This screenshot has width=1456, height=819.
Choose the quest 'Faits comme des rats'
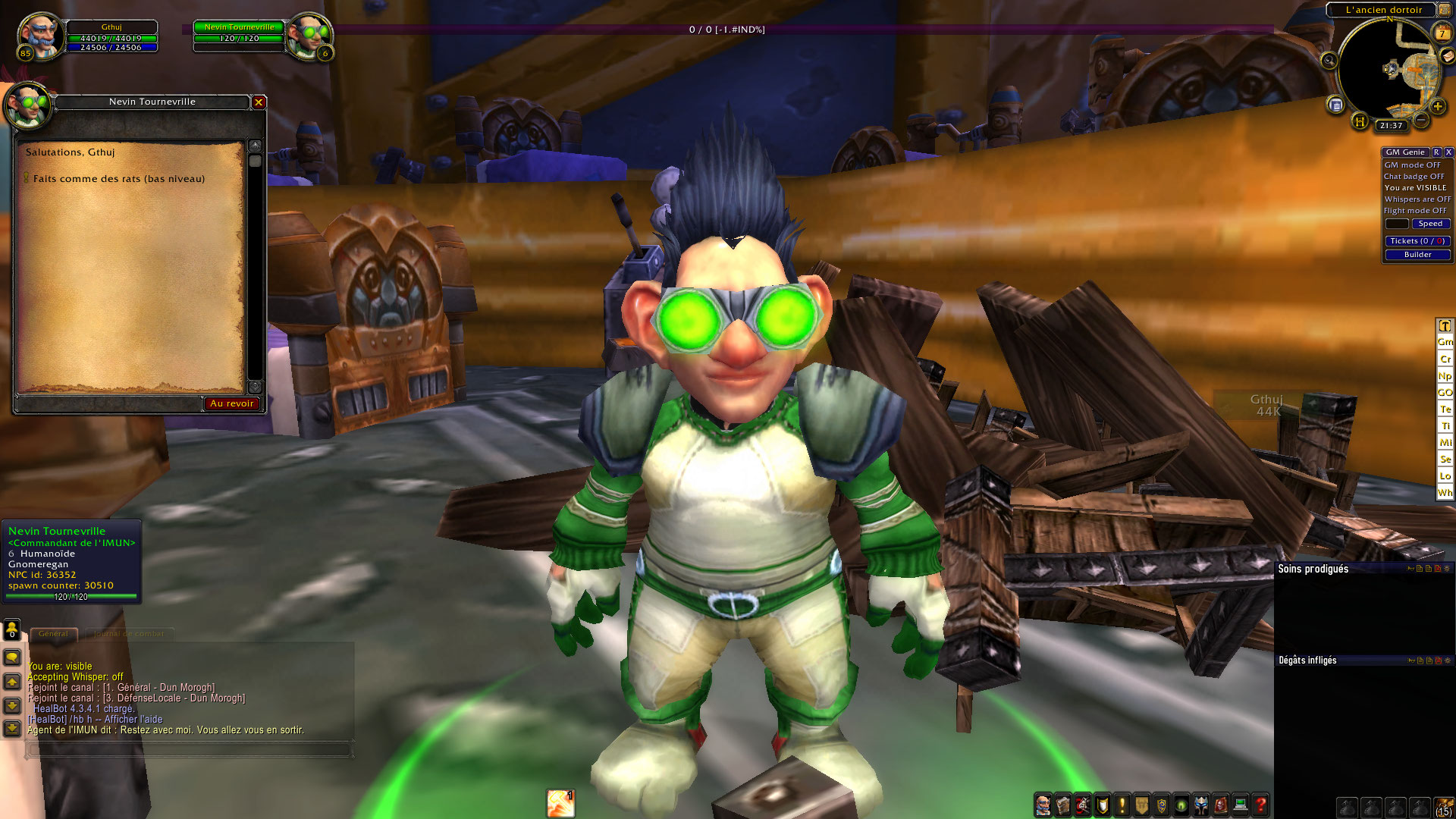[x=118, y=179]
